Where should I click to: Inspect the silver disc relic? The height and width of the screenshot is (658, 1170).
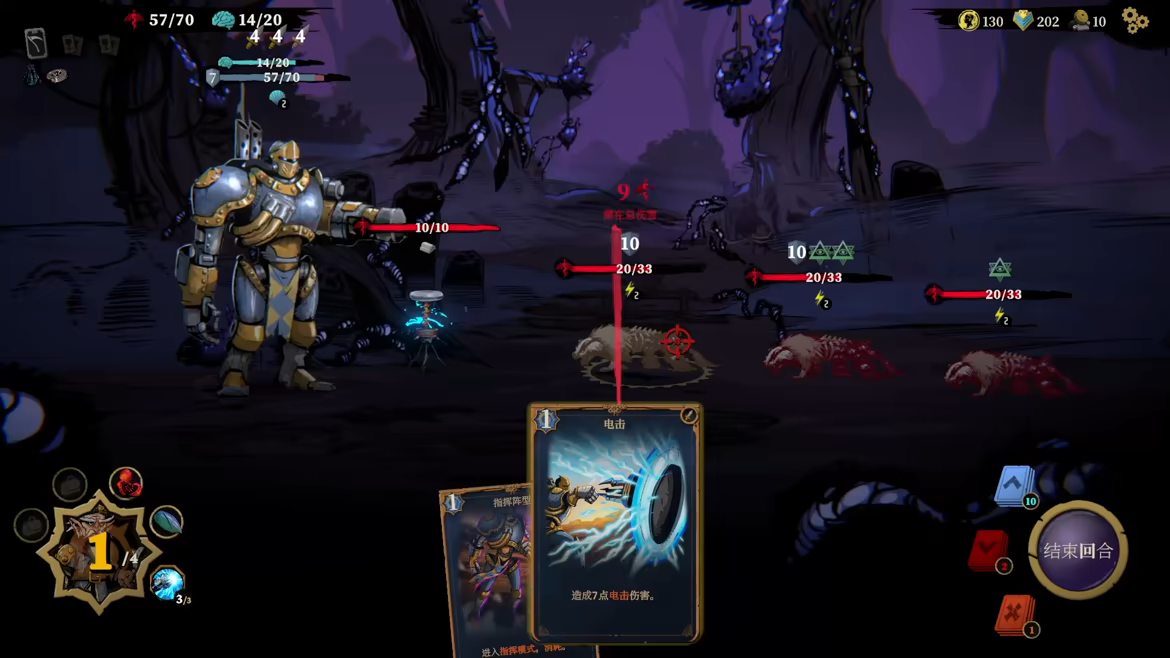(57, 76)
